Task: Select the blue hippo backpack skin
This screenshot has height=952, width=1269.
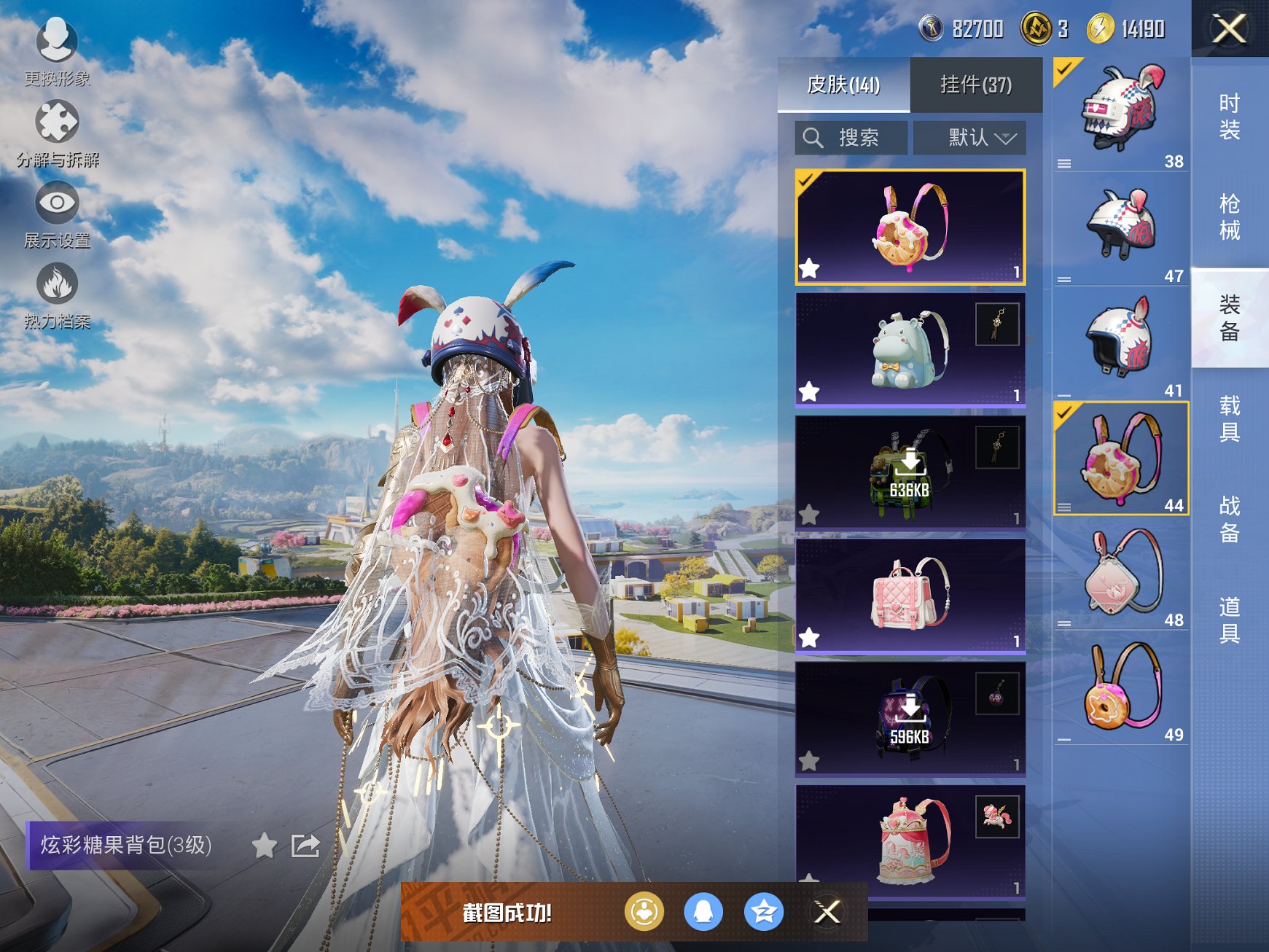Action: [910, 350]
